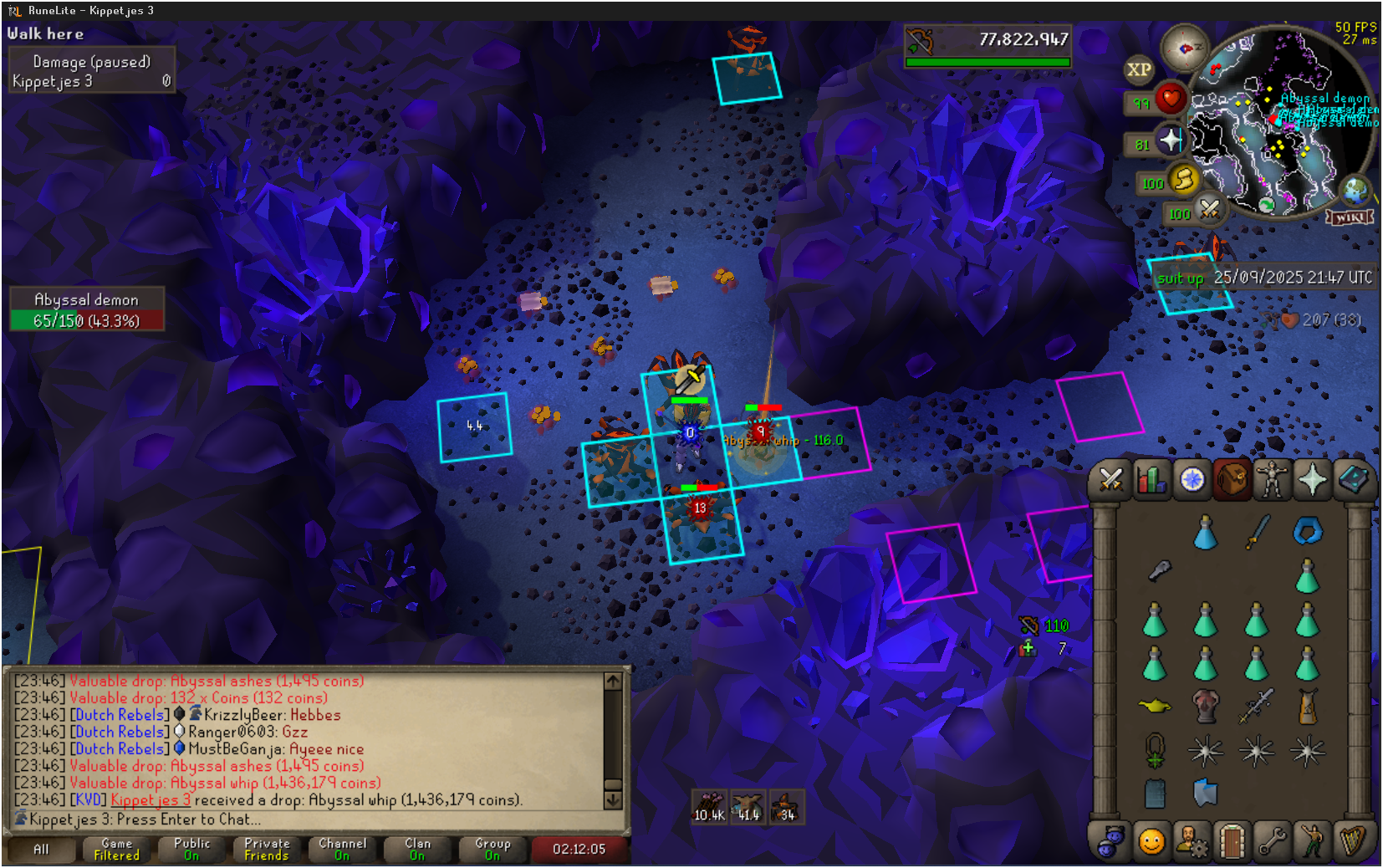Viewport: 1383px width, 868px height.
Task: Switch to the Clan chat tab
Action: (417, 850)
